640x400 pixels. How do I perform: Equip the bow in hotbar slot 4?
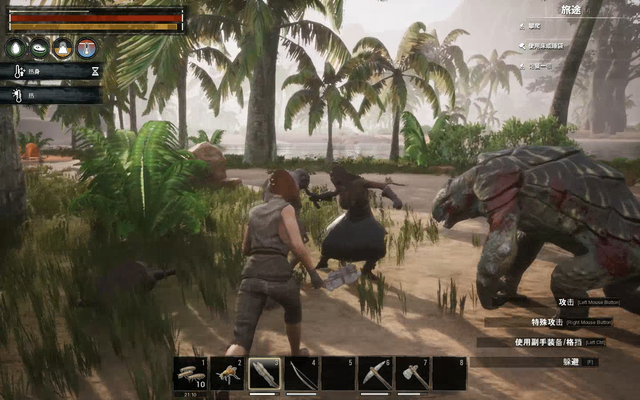pyautogui.click(x=301, y=373)
